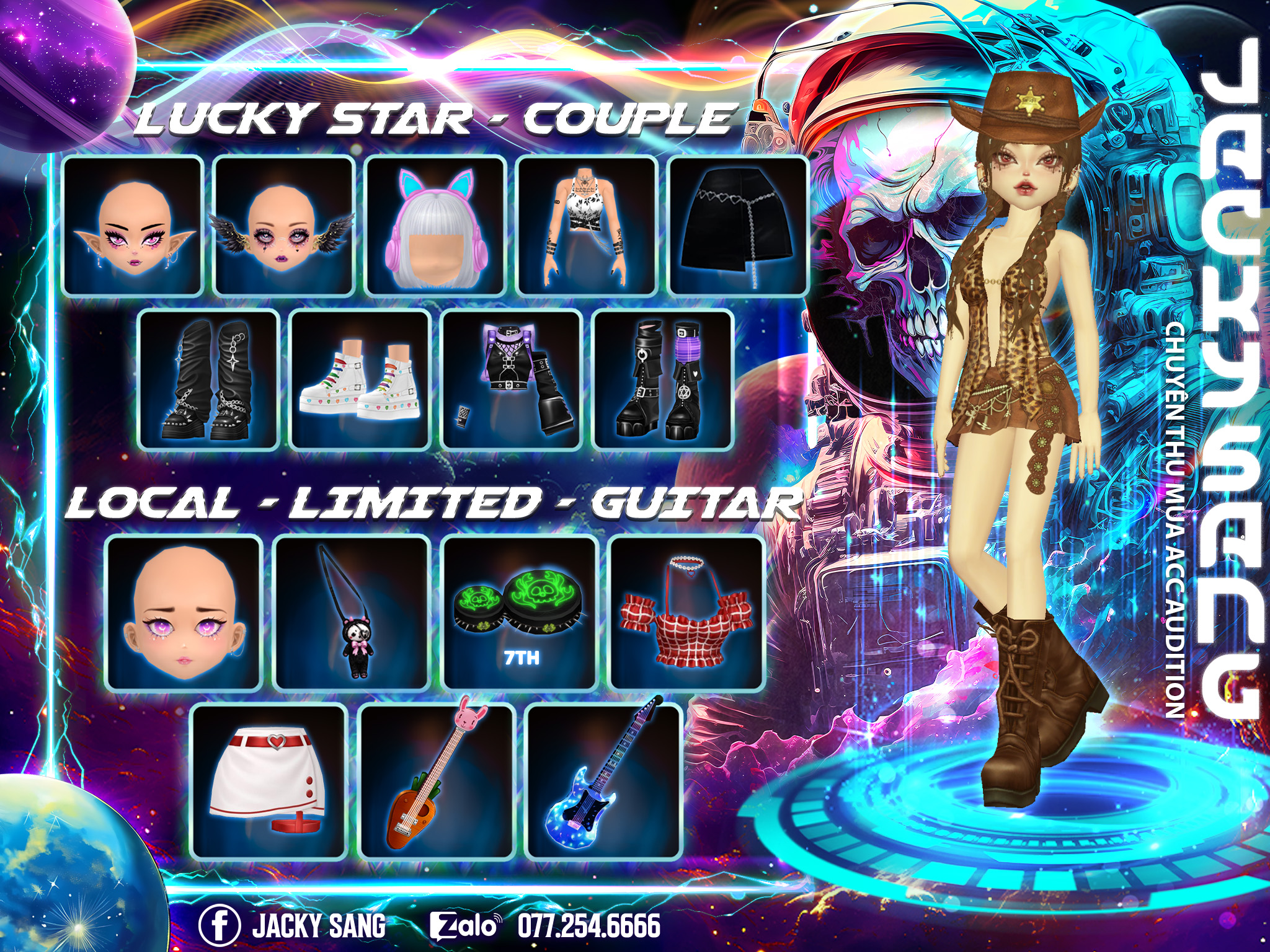Image resolution: width=1270 pixels, height=952 pixels.
Task: Select the elf-eared face tile
Action: 133,226
